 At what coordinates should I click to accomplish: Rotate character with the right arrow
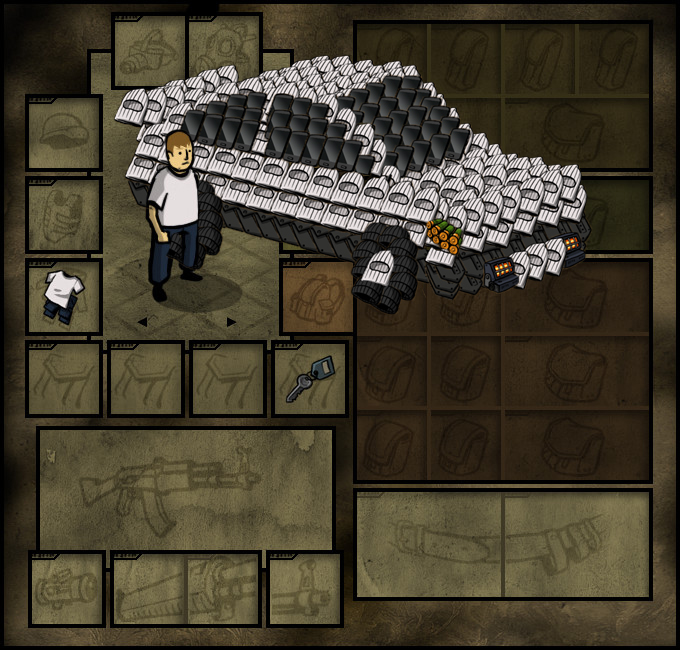232,322
